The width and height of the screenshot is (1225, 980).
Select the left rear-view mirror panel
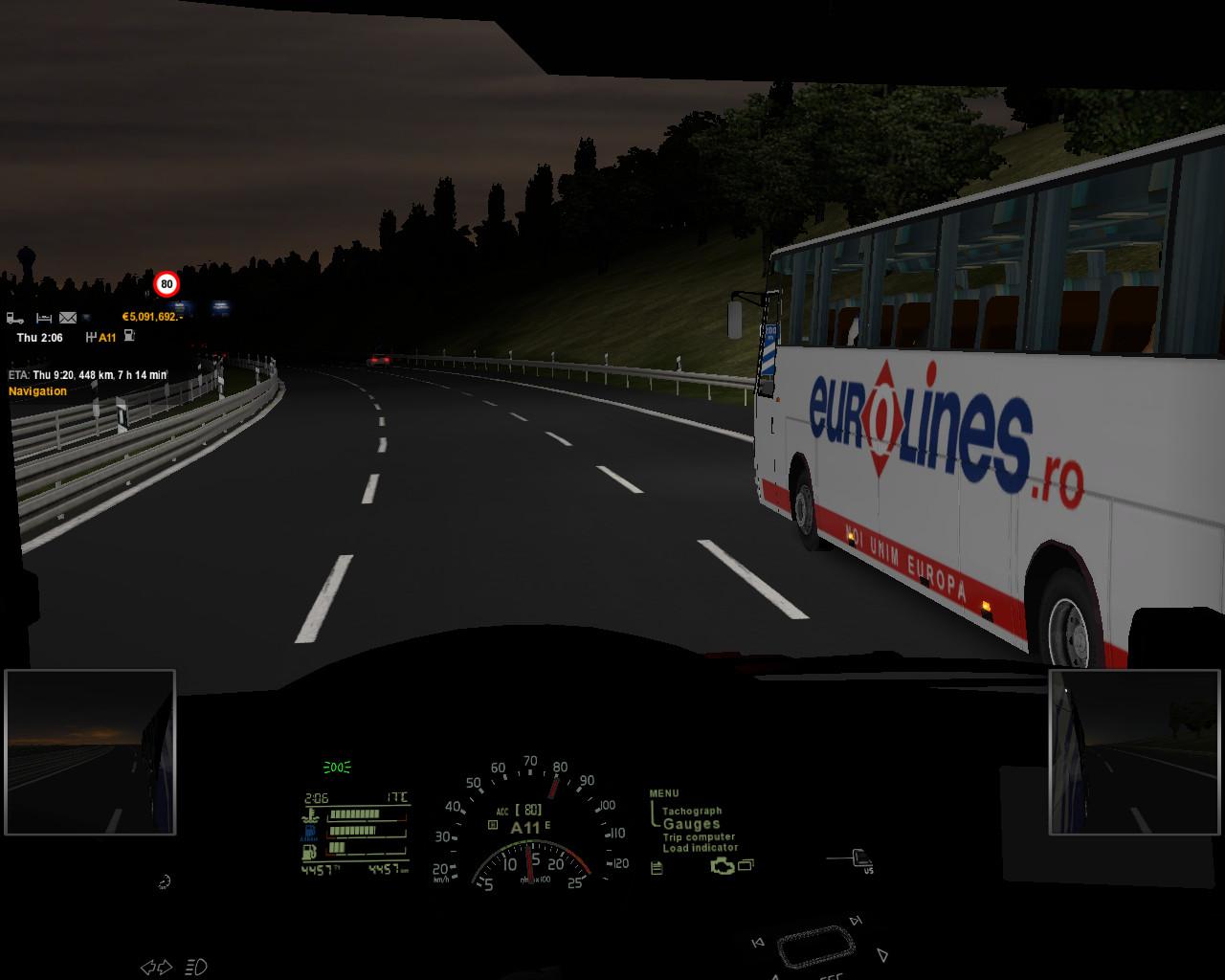coord(90,752)
